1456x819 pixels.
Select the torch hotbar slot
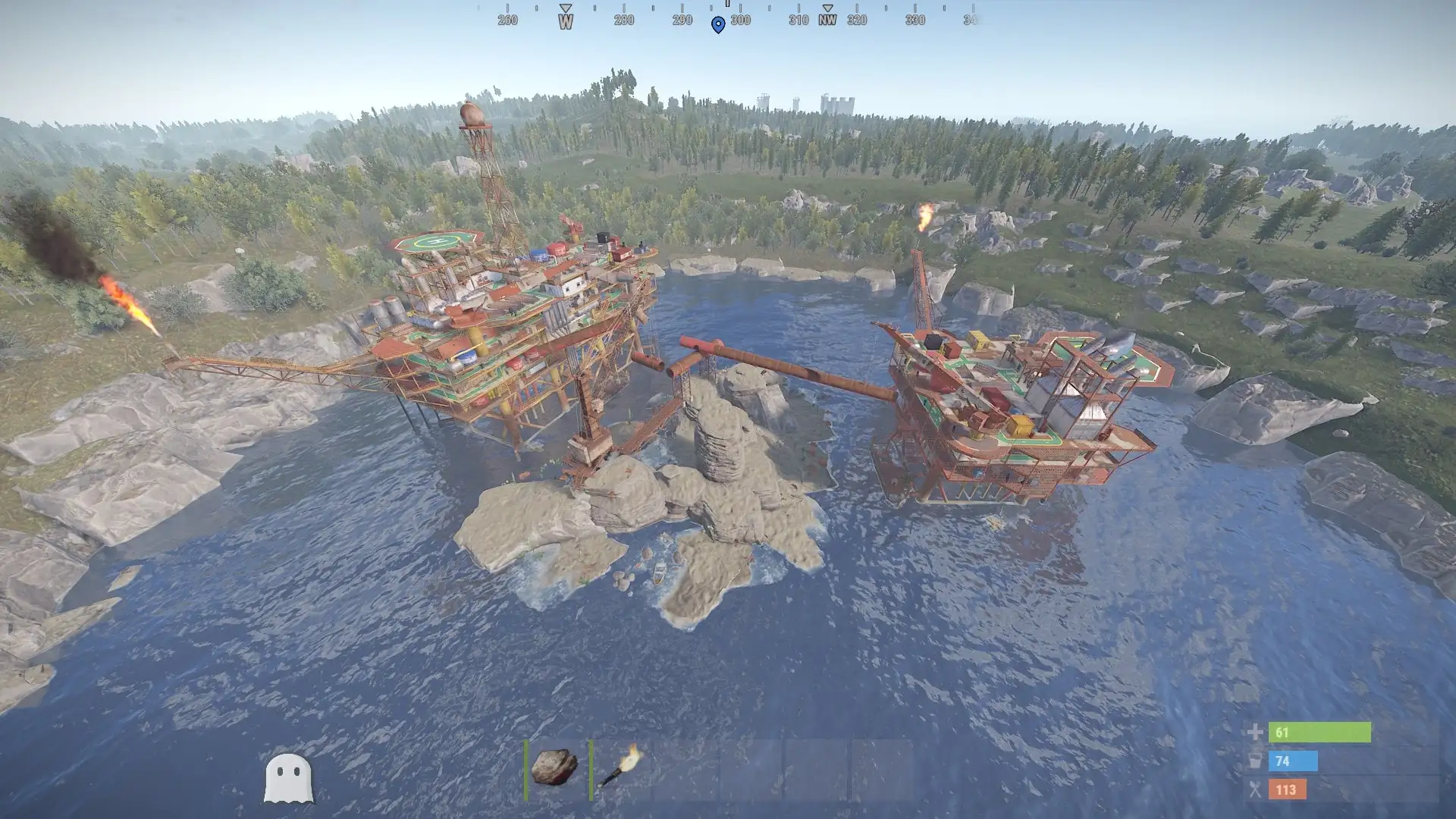pos(621,767)
